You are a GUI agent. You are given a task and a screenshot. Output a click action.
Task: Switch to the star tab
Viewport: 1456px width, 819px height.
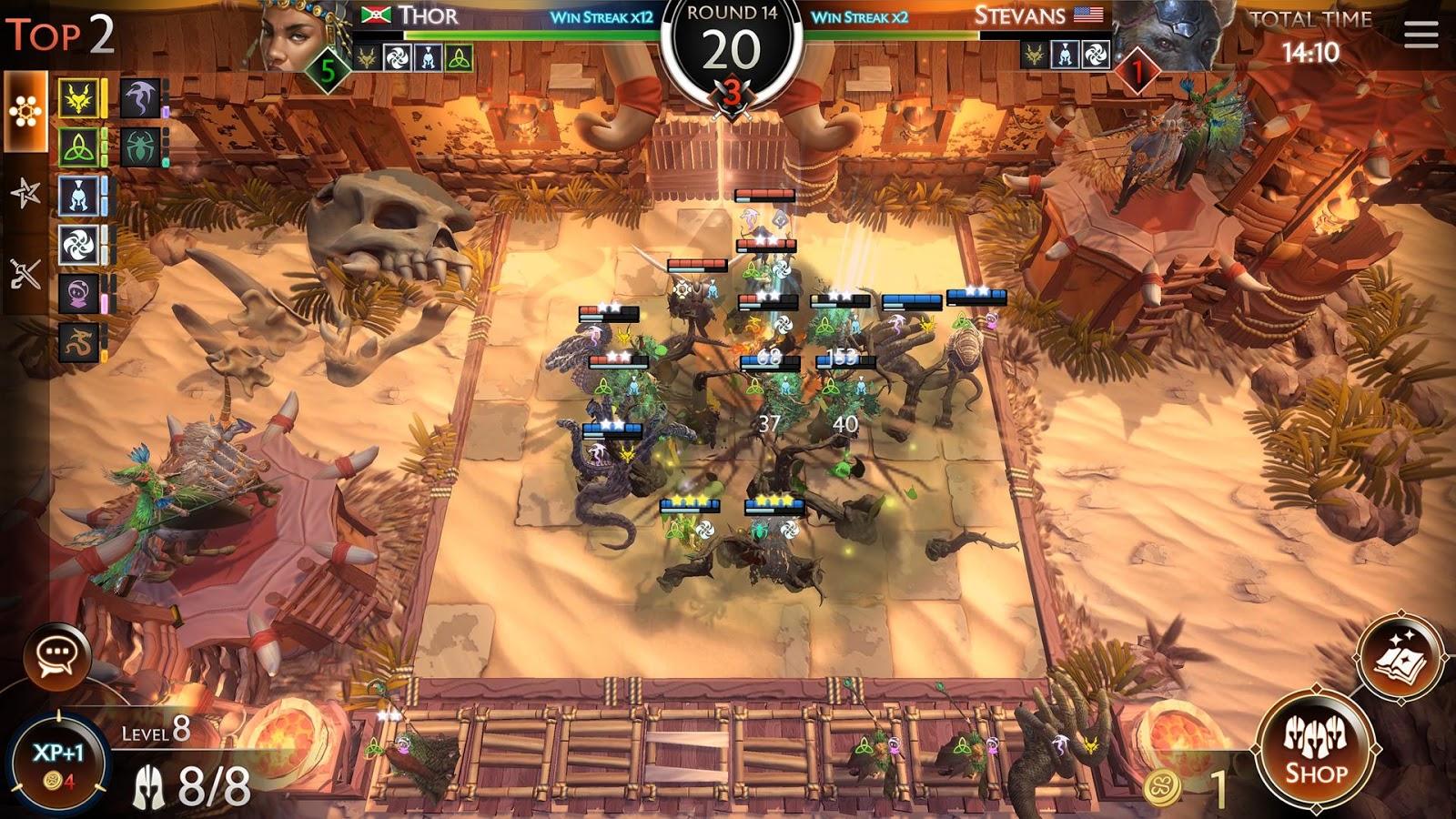tap(25, 192)
